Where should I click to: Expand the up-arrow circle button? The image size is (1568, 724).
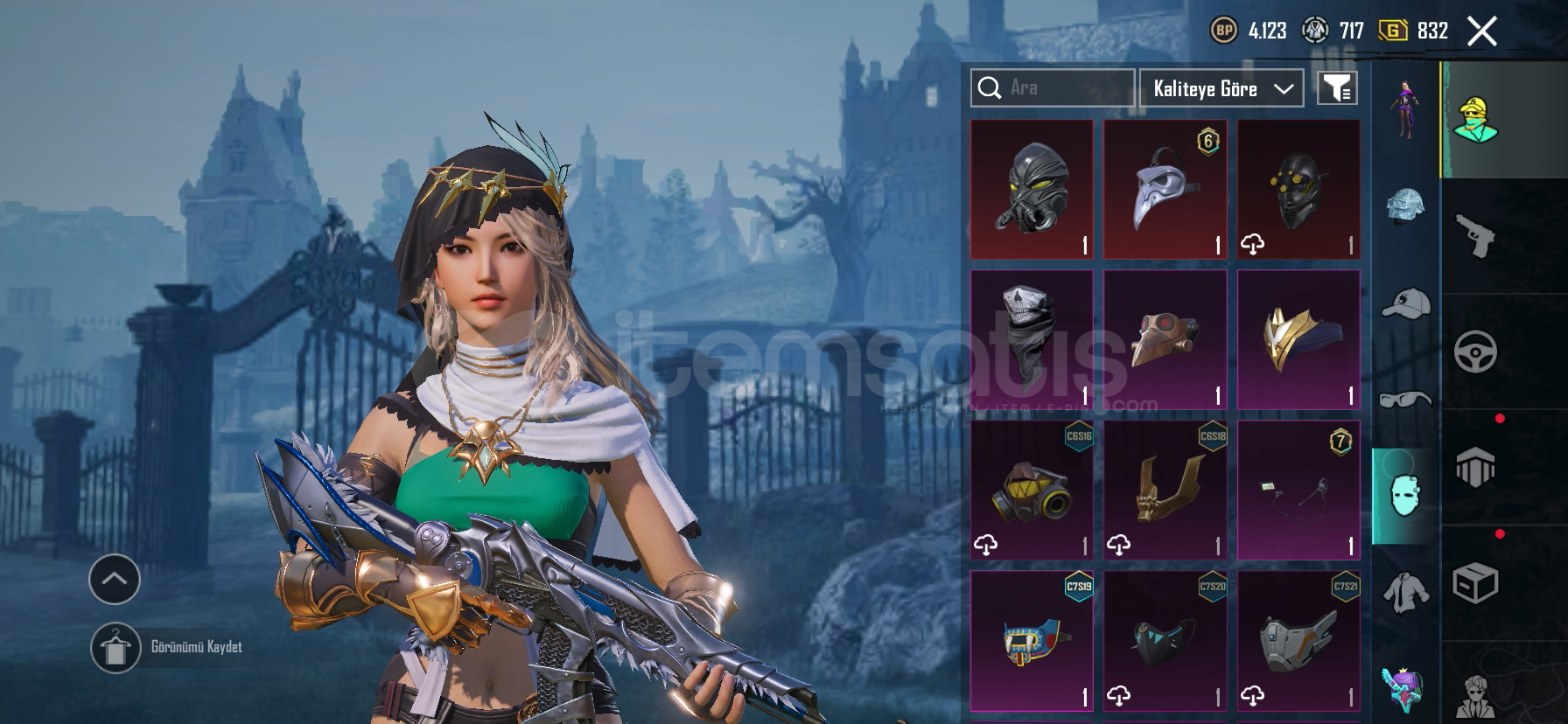click(x=115, y=579)
